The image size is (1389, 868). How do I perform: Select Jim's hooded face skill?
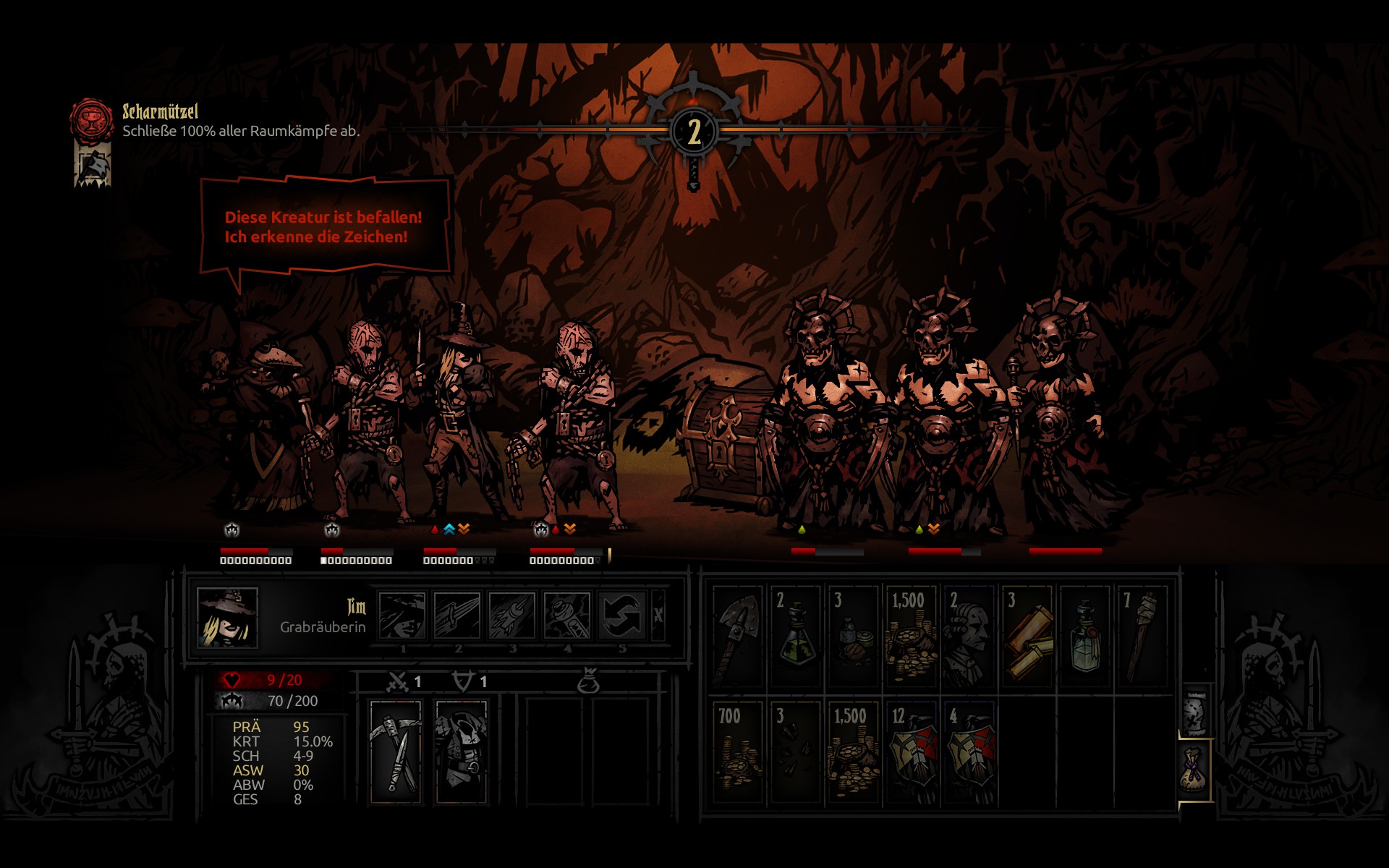(402, 616)
